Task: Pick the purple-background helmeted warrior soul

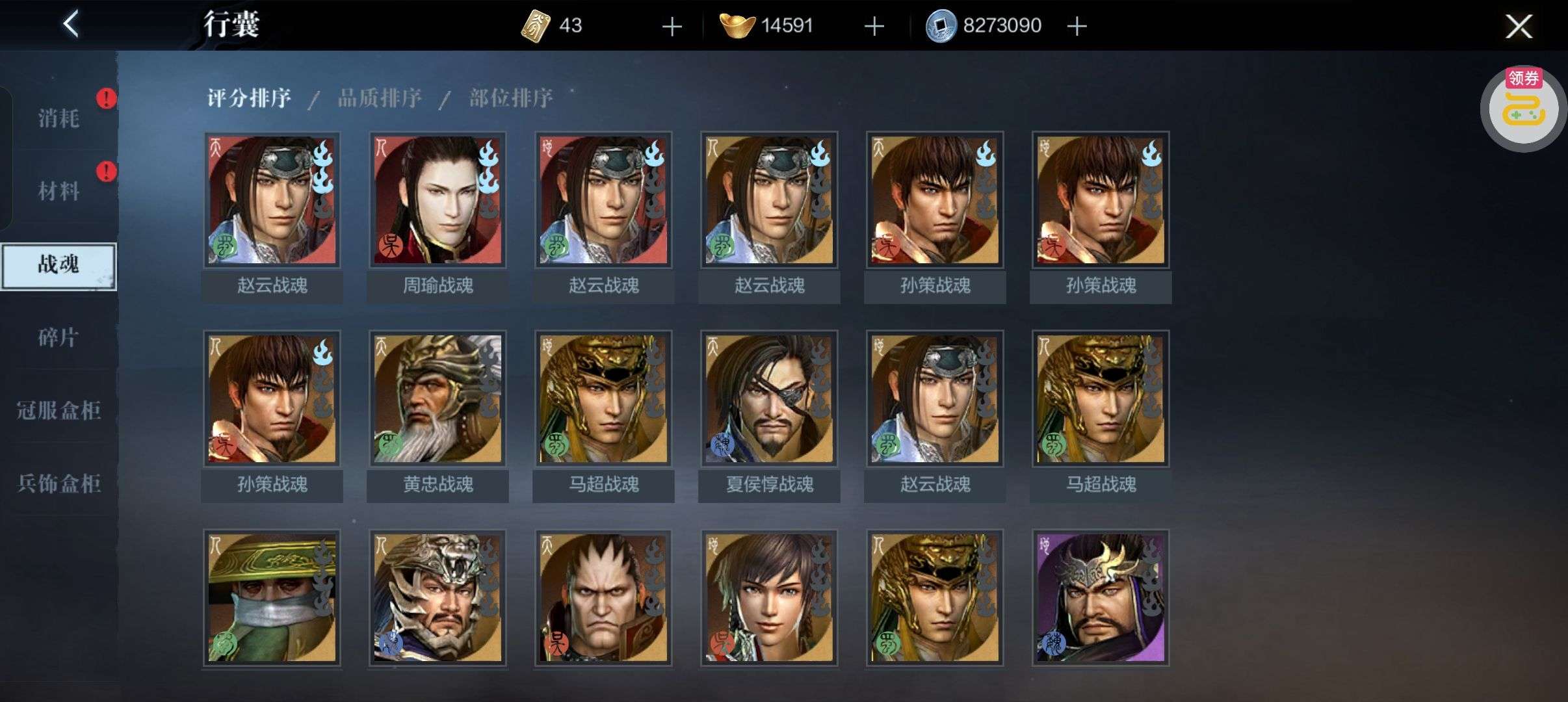Action: pos(1101,598)
